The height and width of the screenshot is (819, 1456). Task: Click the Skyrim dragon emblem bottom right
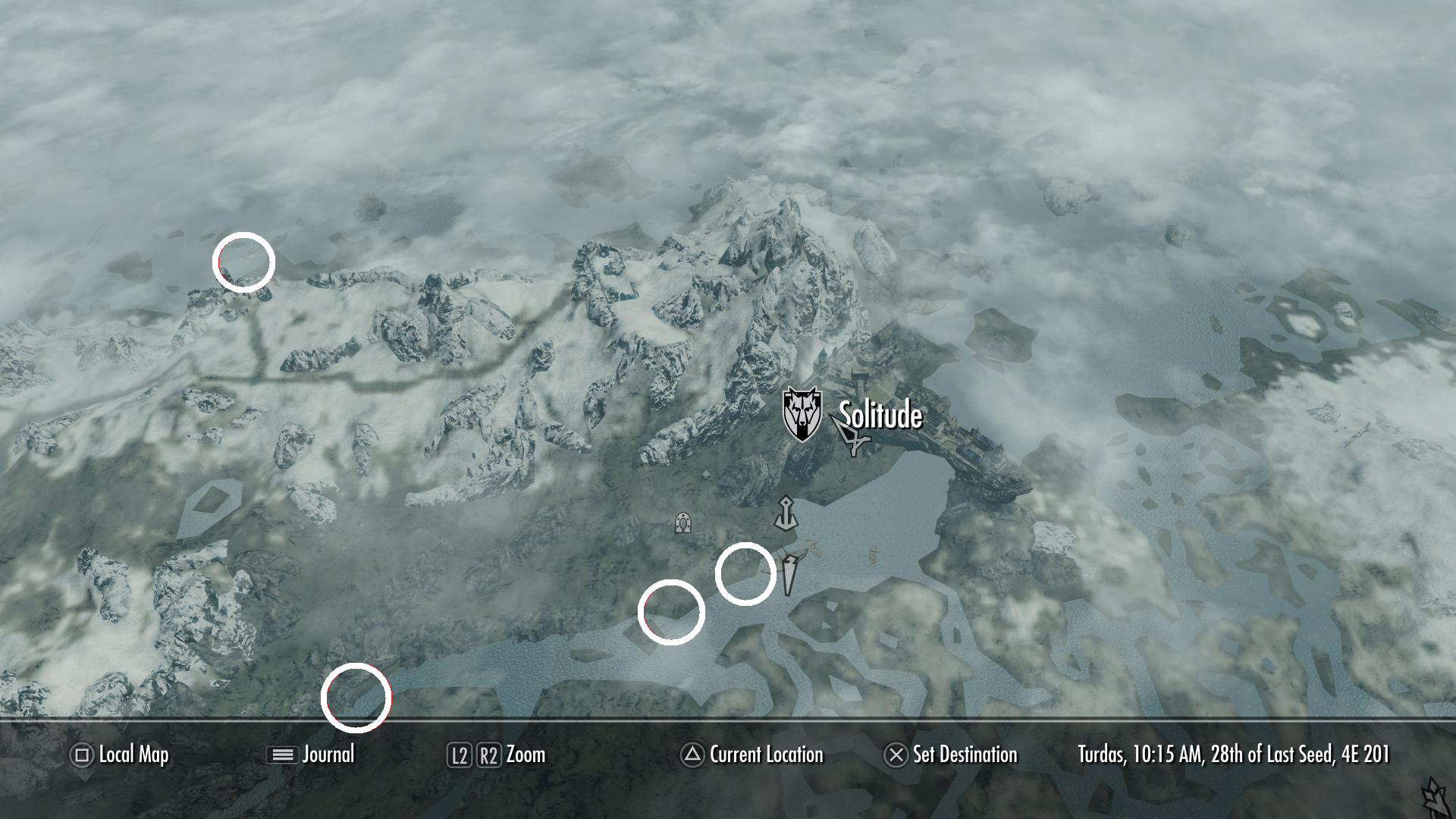[1433, 796]
